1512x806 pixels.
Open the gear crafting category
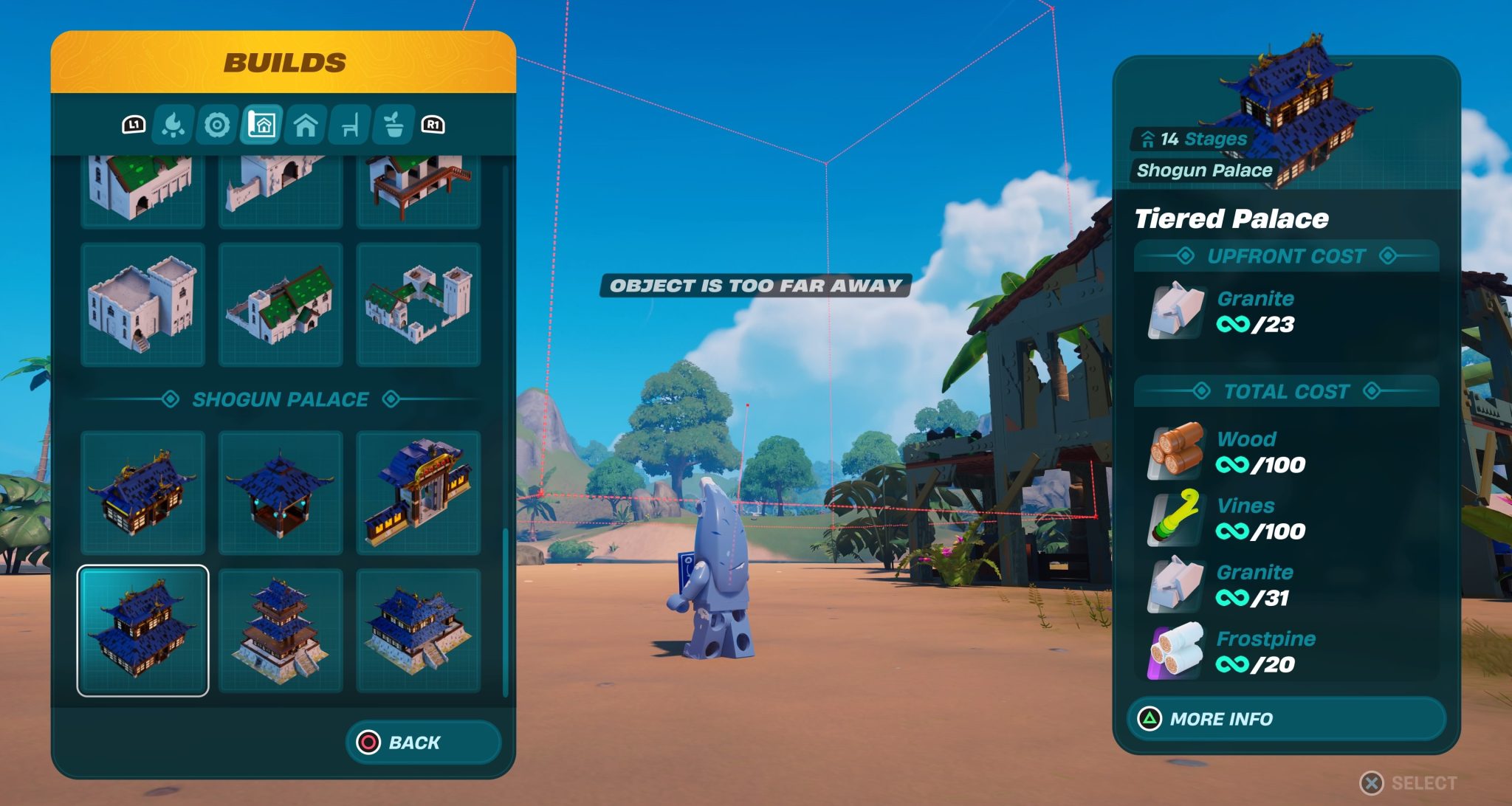click(x=217, y=125)
